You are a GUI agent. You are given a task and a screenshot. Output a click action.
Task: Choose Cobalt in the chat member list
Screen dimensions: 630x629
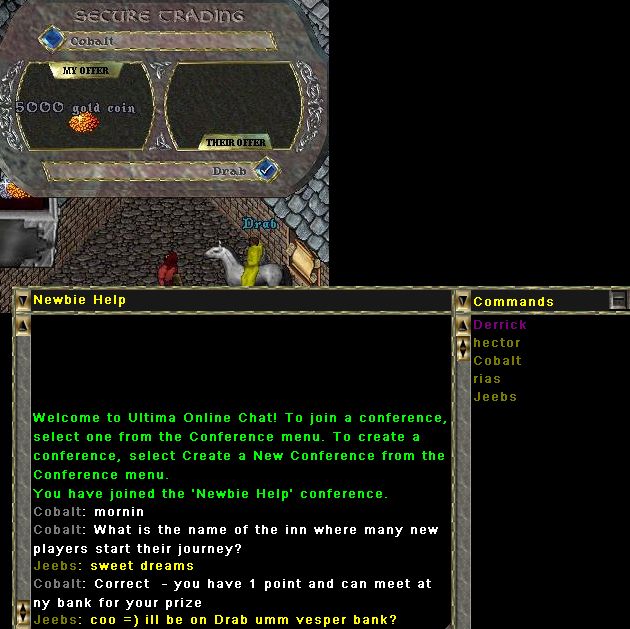click(x=497, y=361)
